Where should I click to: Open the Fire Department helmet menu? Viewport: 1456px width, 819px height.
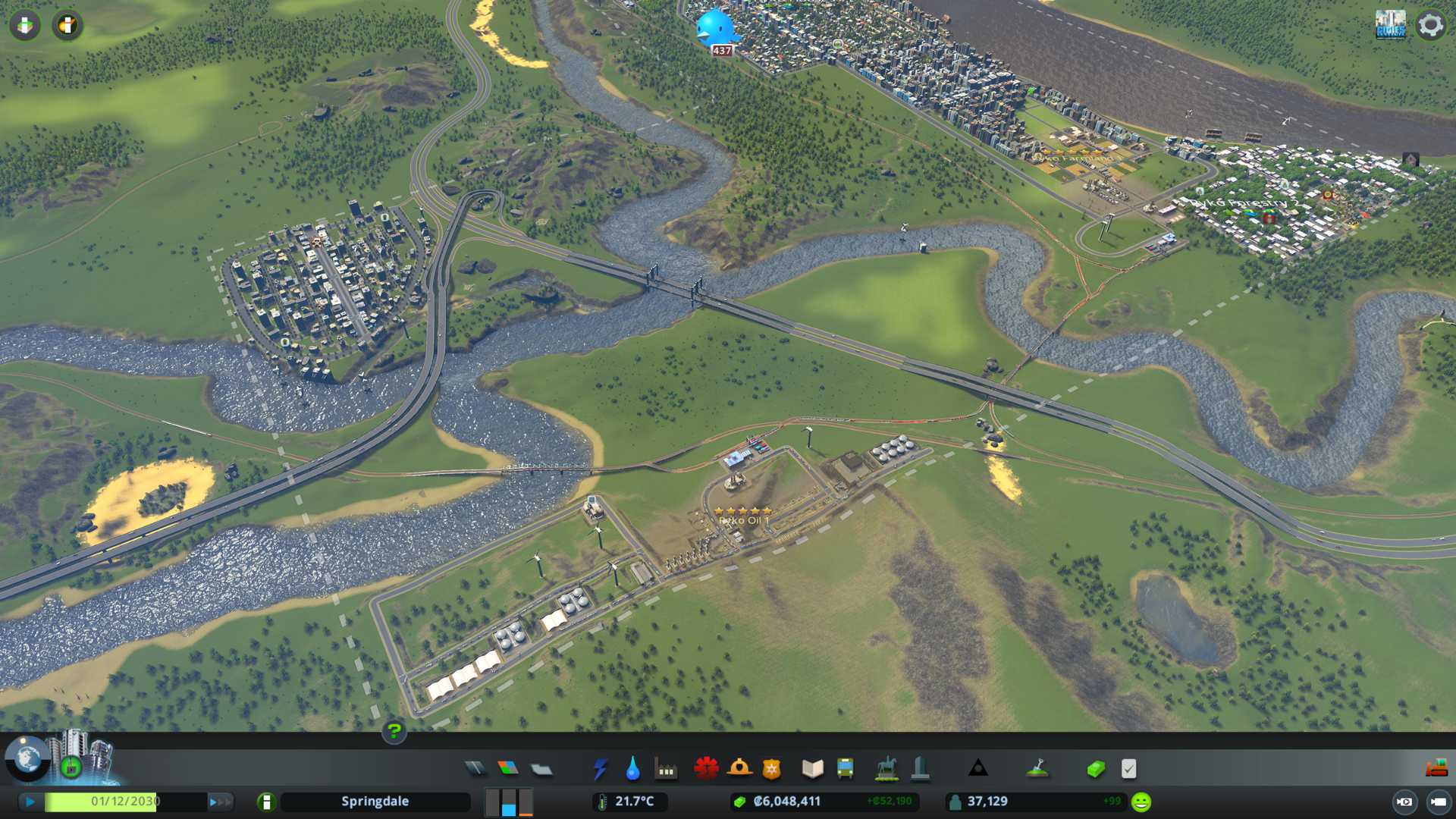[x=739, y=769]
